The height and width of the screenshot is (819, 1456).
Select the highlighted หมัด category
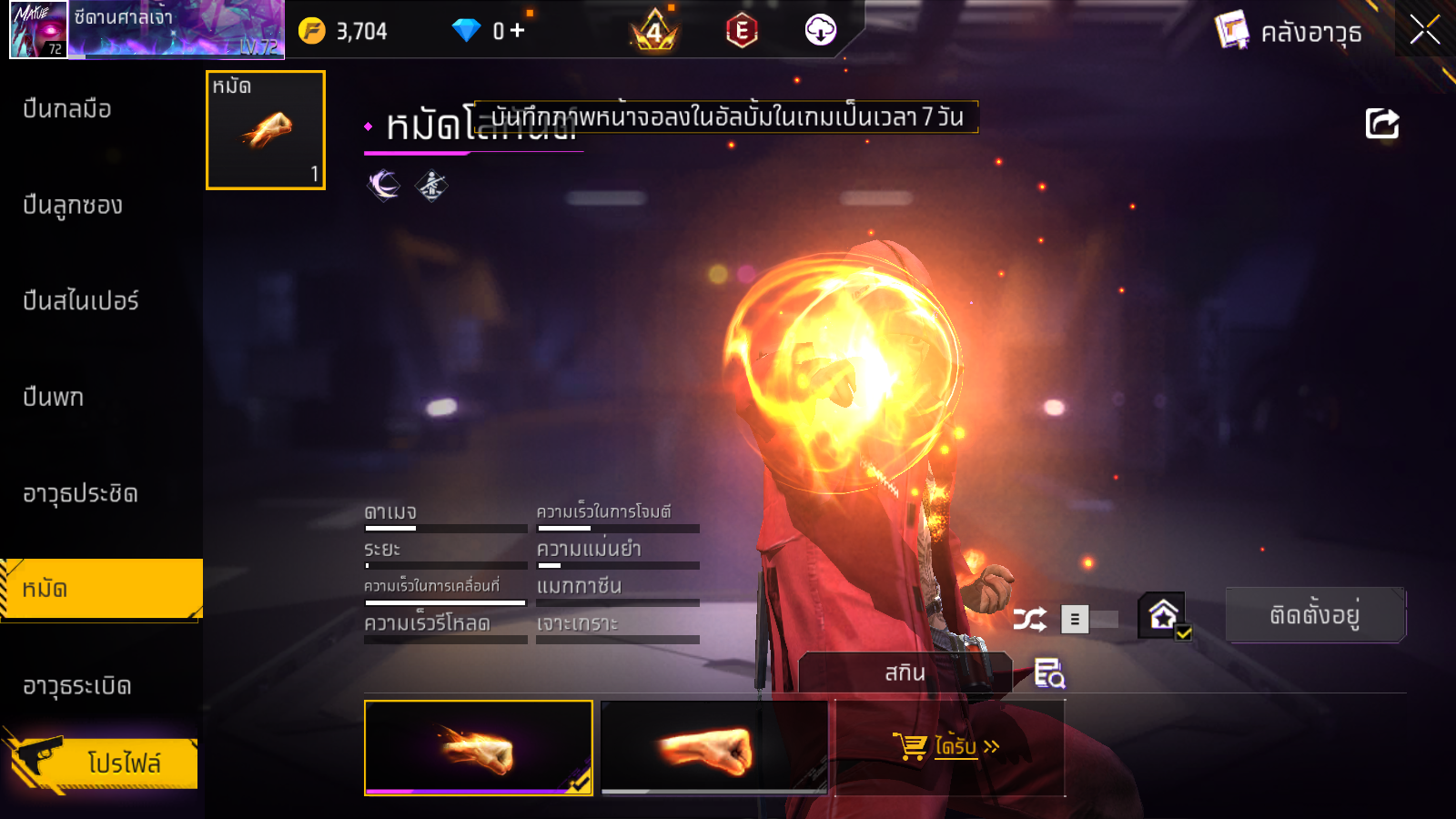coord(100,590)
